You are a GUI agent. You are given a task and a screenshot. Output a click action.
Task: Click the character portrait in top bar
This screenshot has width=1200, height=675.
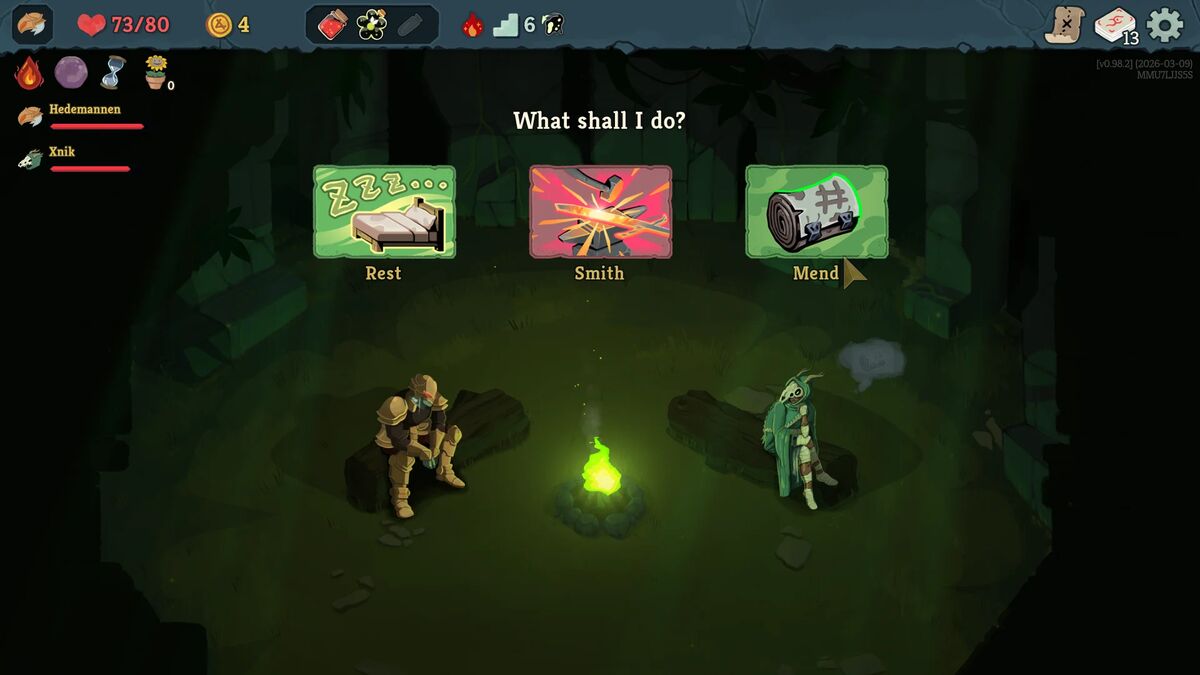[x=32, y=25]
